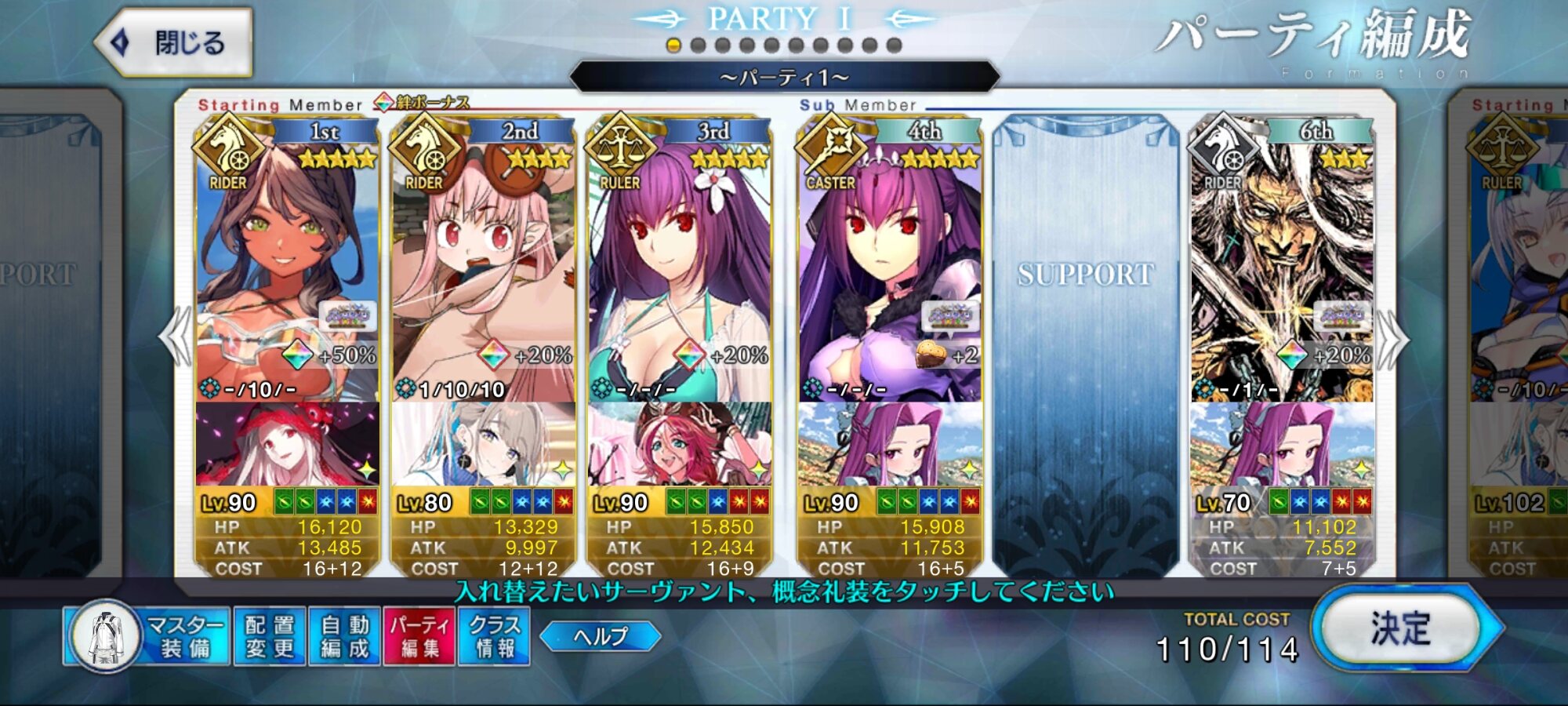Image resolution: width=1568 pixels, height=706 pixels.
Task: Switch to next party with right arrow
Action: click(1392, 339)
